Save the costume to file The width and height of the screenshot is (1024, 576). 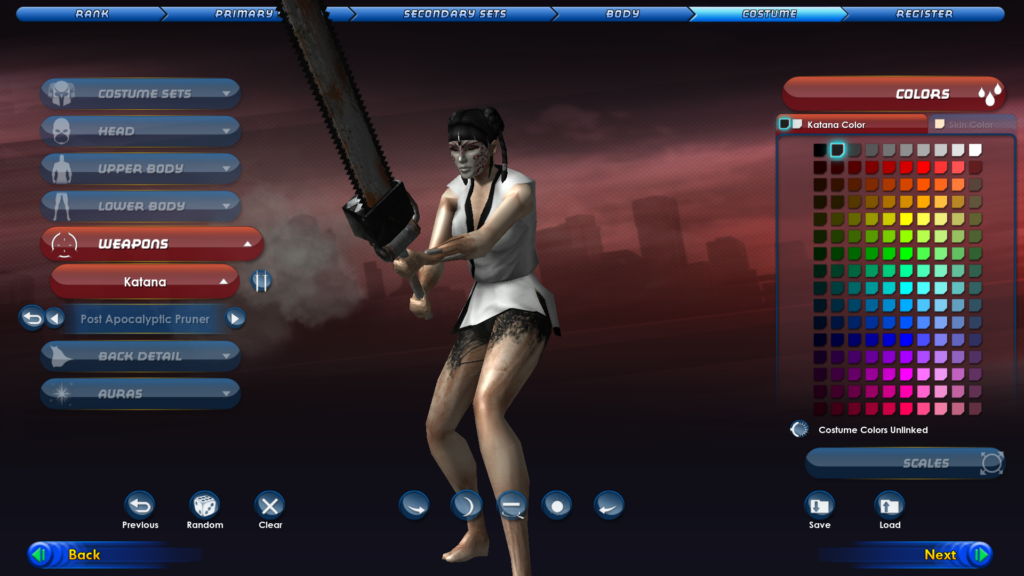tap(819, 505)
